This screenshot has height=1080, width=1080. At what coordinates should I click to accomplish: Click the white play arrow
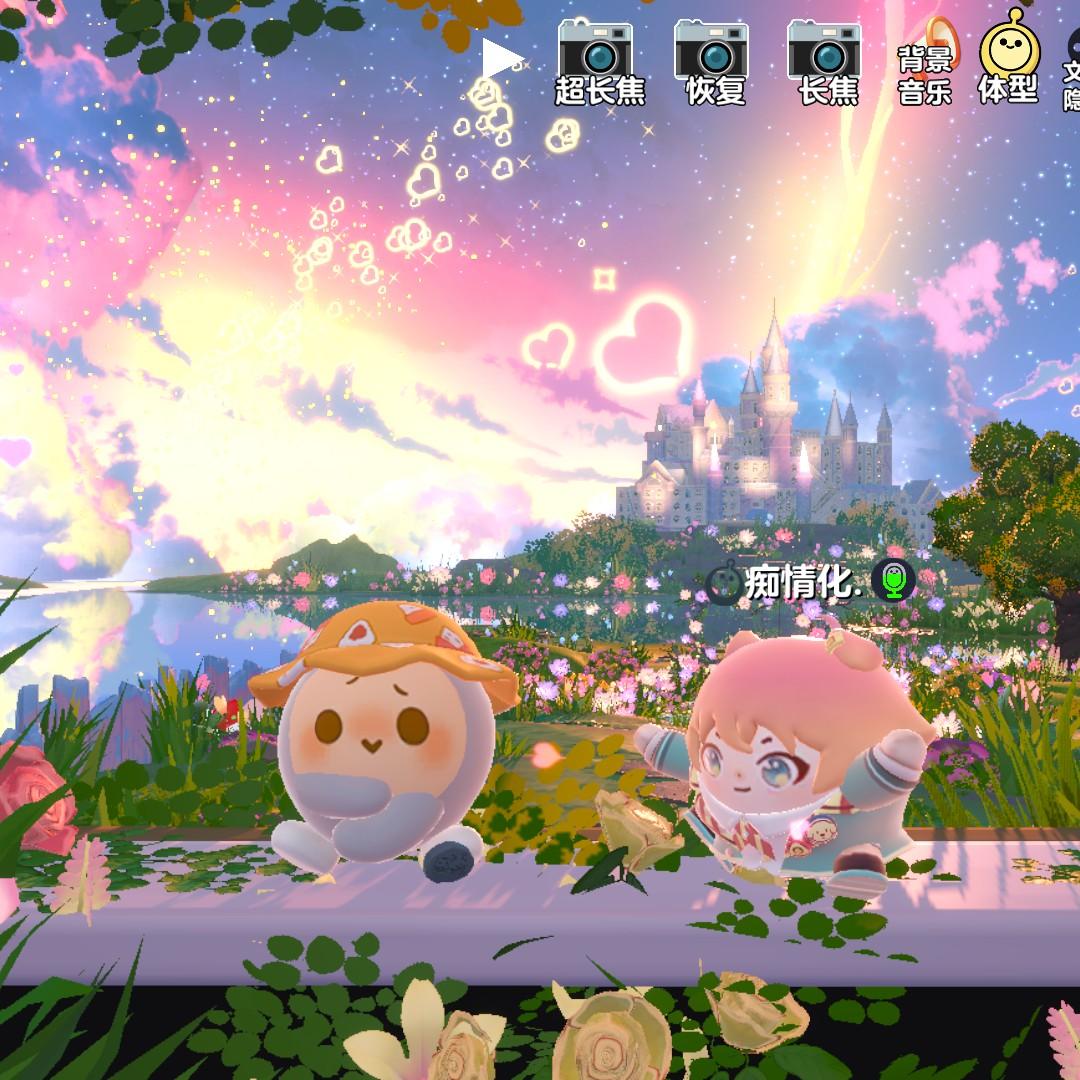(501, 59)
